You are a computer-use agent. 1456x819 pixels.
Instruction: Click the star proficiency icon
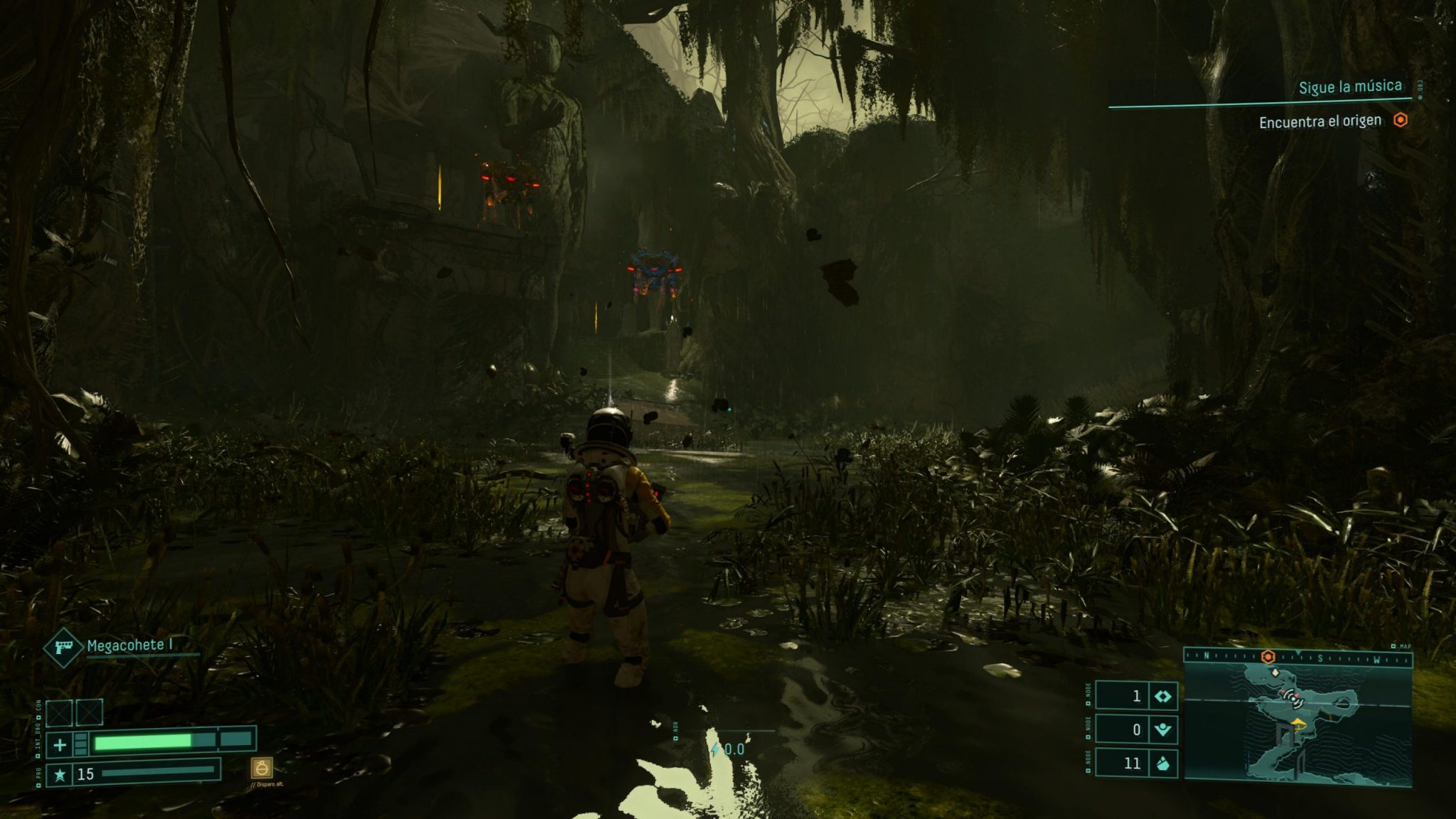[60, 774]
